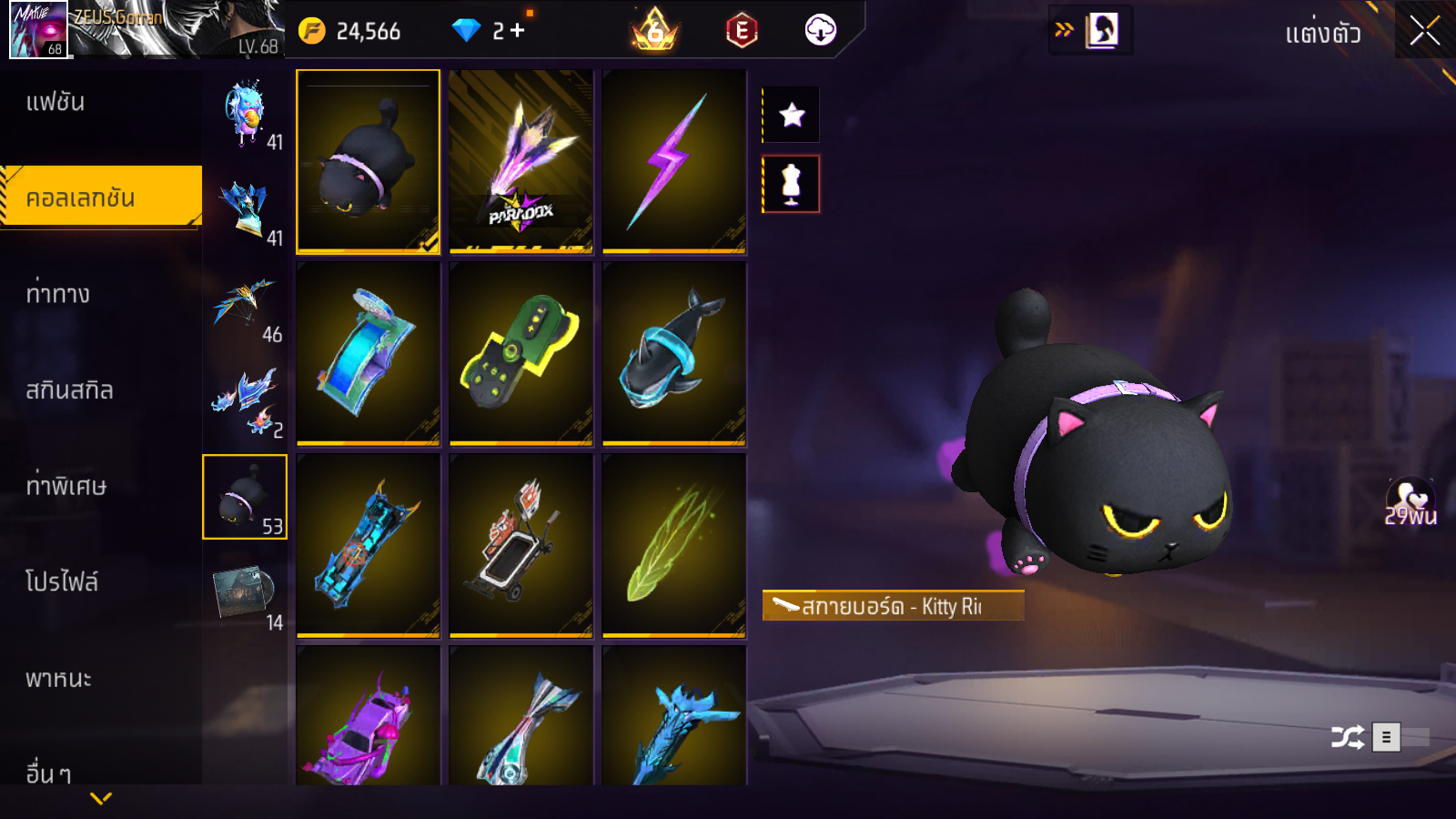Close the collection screen with the X
Screen dimensions: 1456x819
click(x=1424, y=31)
